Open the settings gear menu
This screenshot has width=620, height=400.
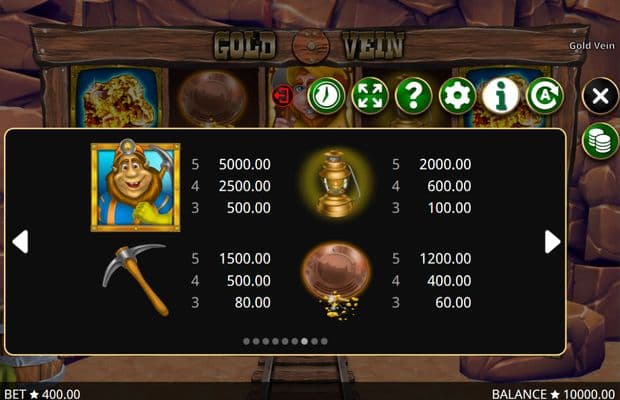point(457,96)
